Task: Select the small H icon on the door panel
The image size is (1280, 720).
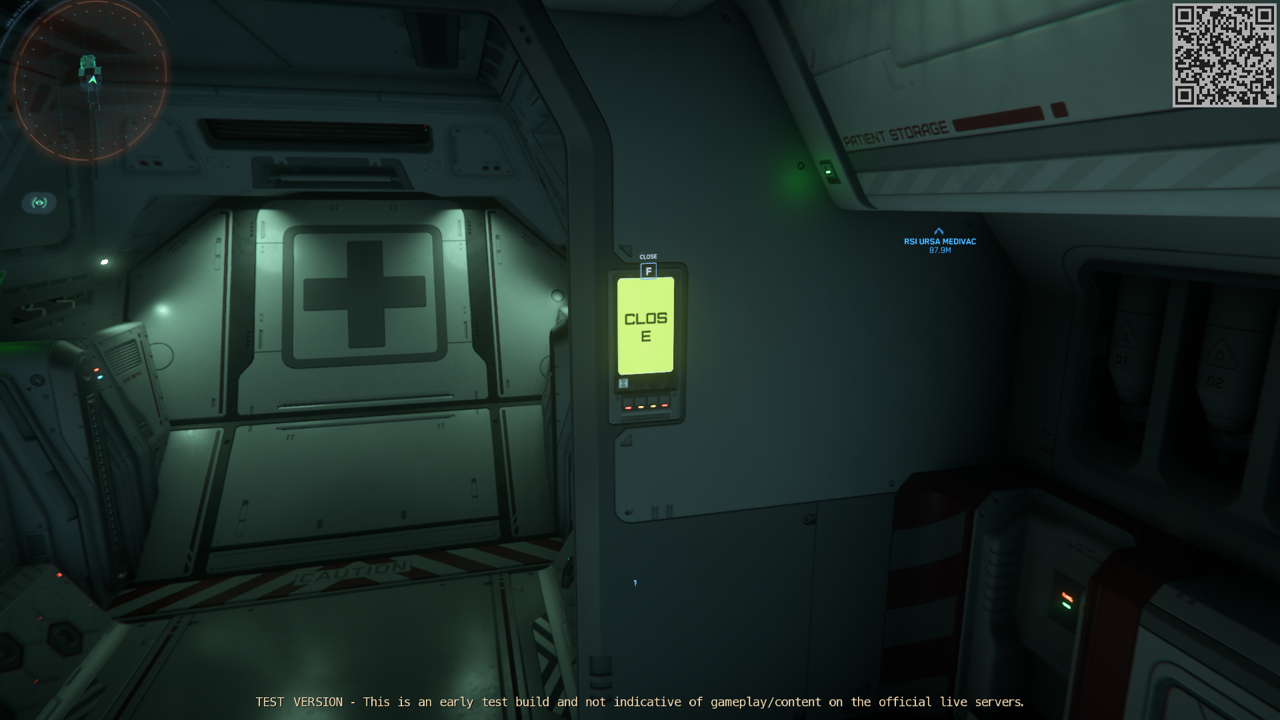Action: tap(624, 383)
